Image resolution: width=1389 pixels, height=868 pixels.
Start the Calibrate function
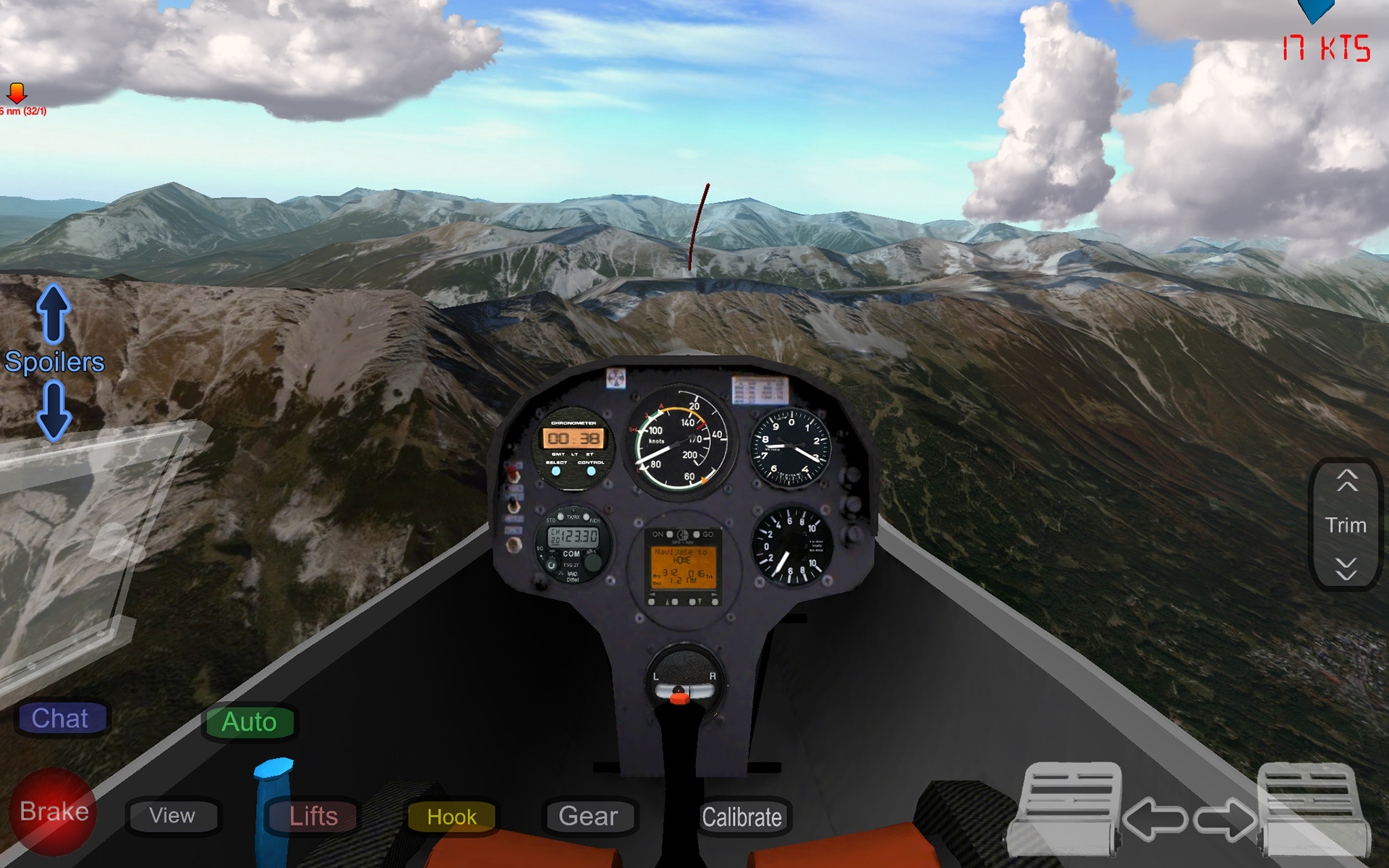[743, 817]
